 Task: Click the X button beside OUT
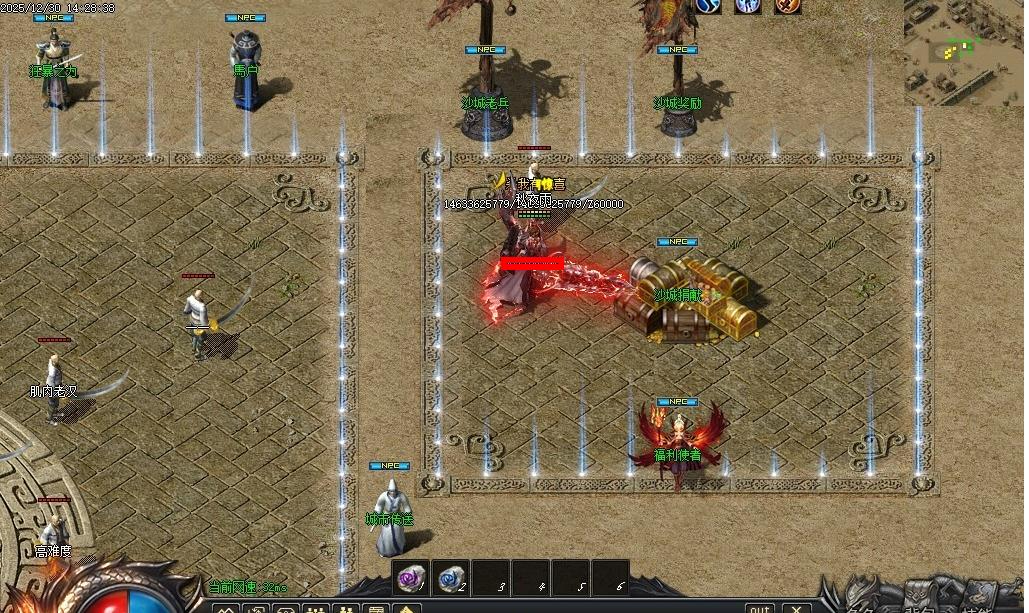(x=796, y=607)
